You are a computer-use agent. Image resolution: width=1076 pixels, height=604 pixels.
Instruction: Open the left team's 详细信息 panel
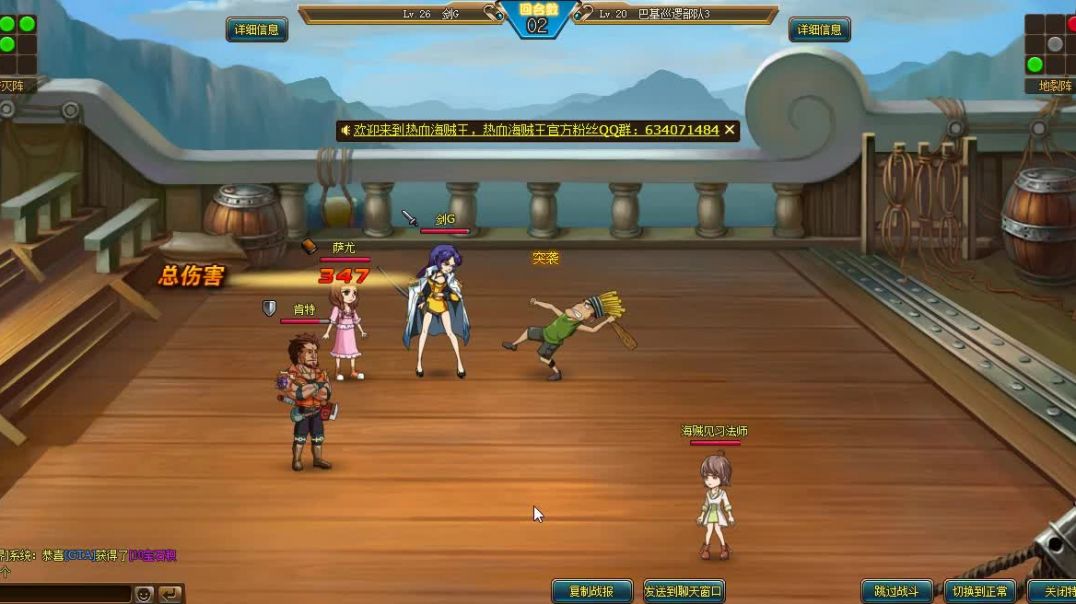[x=257, y=30]
